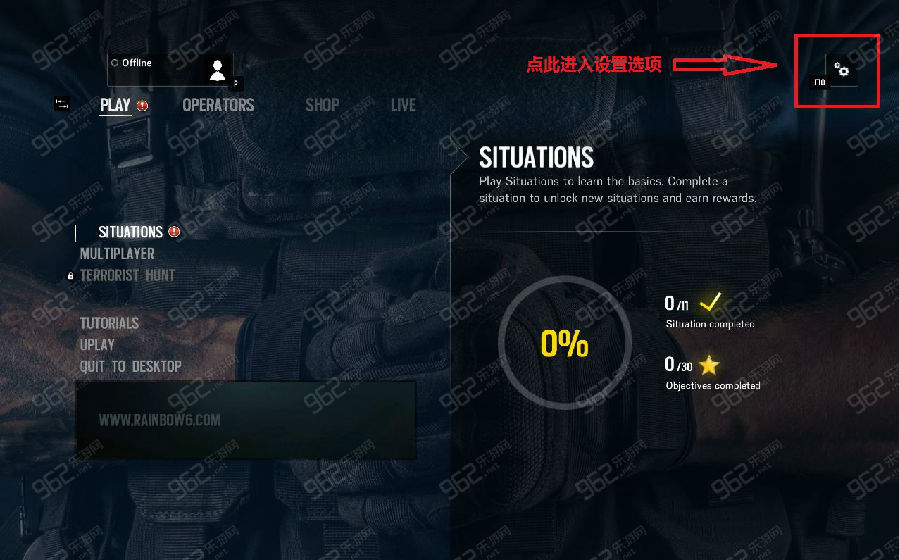Switch to the OPERATORS tab
Image resolution: width=899 pixels, height=560 pixels.
pyautogui.click(x=218, y=105)
